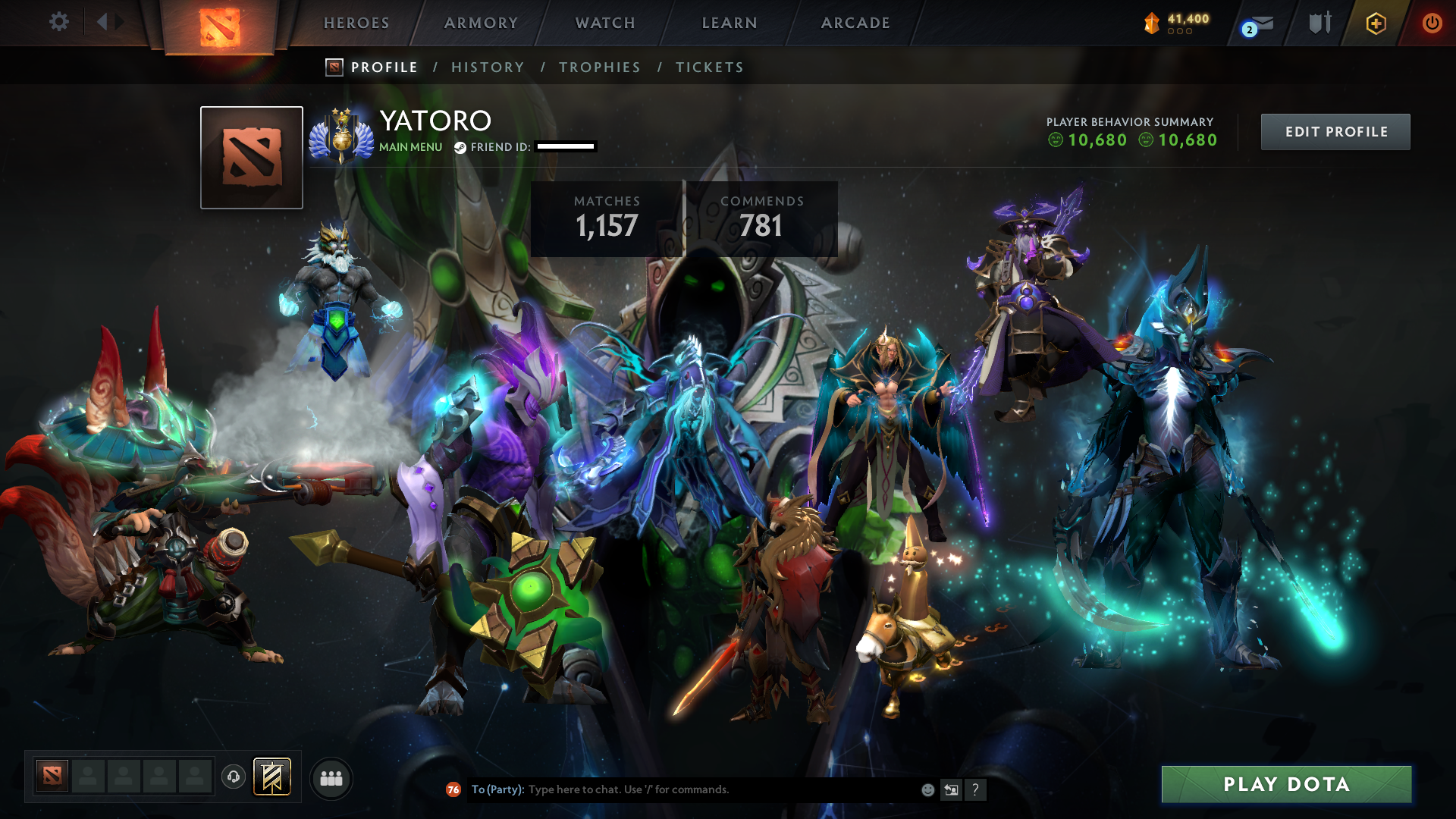The height and width of the screenshot is (819, 1456).
Task: Open the TROPHIES tab
Action: [x=599, y=67]
